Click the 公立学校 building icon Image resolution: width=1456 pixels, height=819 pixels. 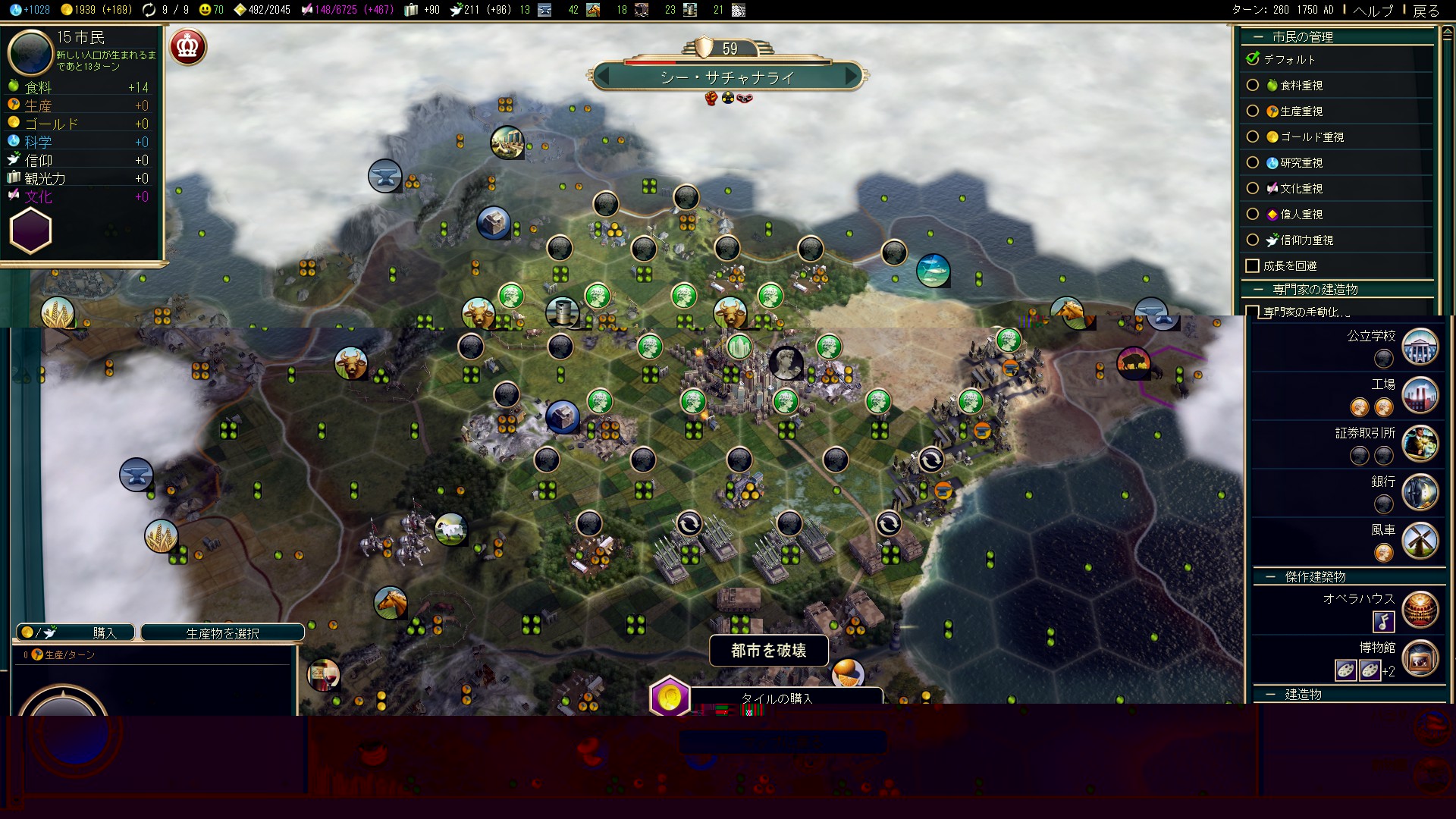pyautogui.click(x=1420, y=347)
